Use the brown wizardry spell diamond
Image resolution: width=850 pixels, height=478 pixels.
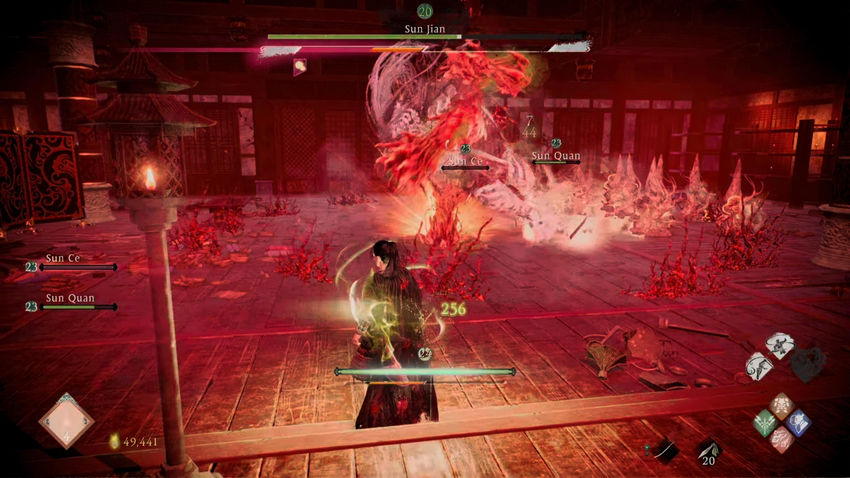click(781, 406)
